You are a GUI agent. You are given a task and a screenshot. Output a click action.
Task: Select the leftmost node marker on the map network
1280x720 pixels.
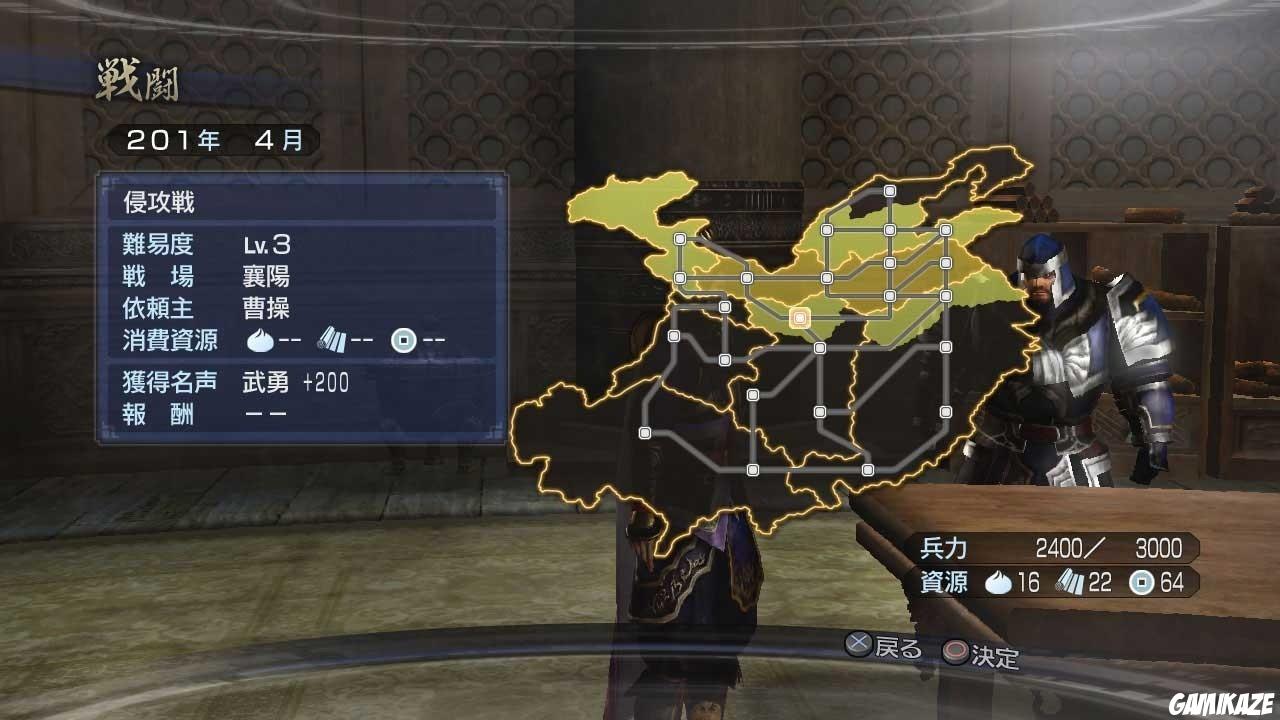(x=644, y=432)
